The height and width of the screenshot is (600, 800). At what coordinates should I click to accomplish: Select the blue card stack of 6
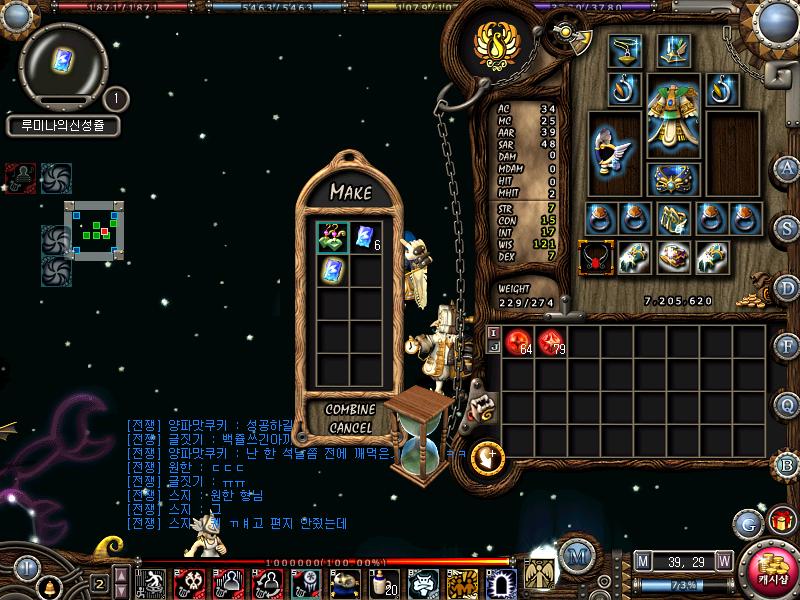click(x=366, y=237)
